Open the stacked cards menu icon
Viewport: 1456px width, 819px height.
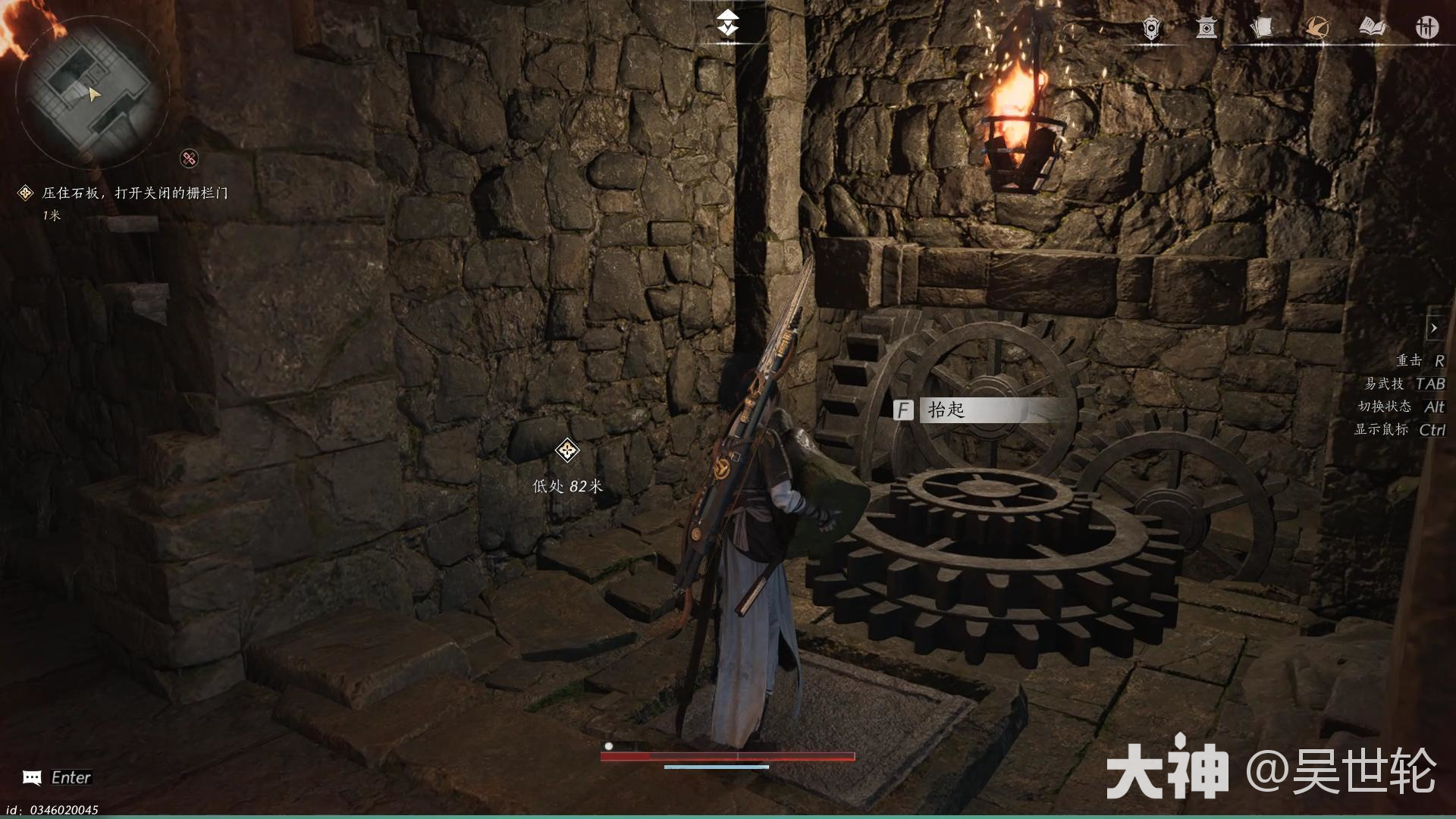(1261, 29)
